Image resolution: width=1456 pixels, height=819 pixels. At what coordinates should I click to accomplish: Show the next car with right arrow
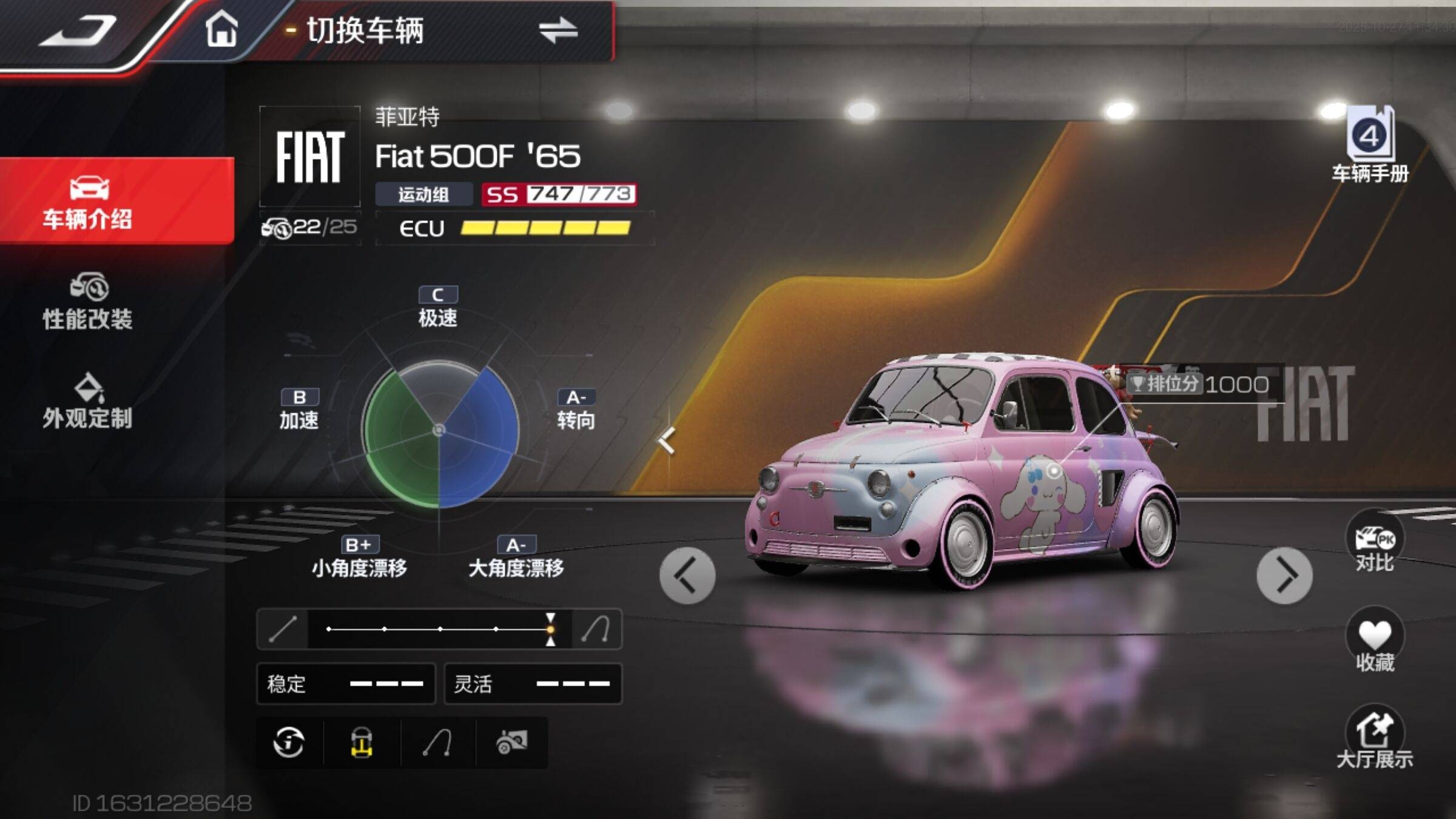point(1284,575)
